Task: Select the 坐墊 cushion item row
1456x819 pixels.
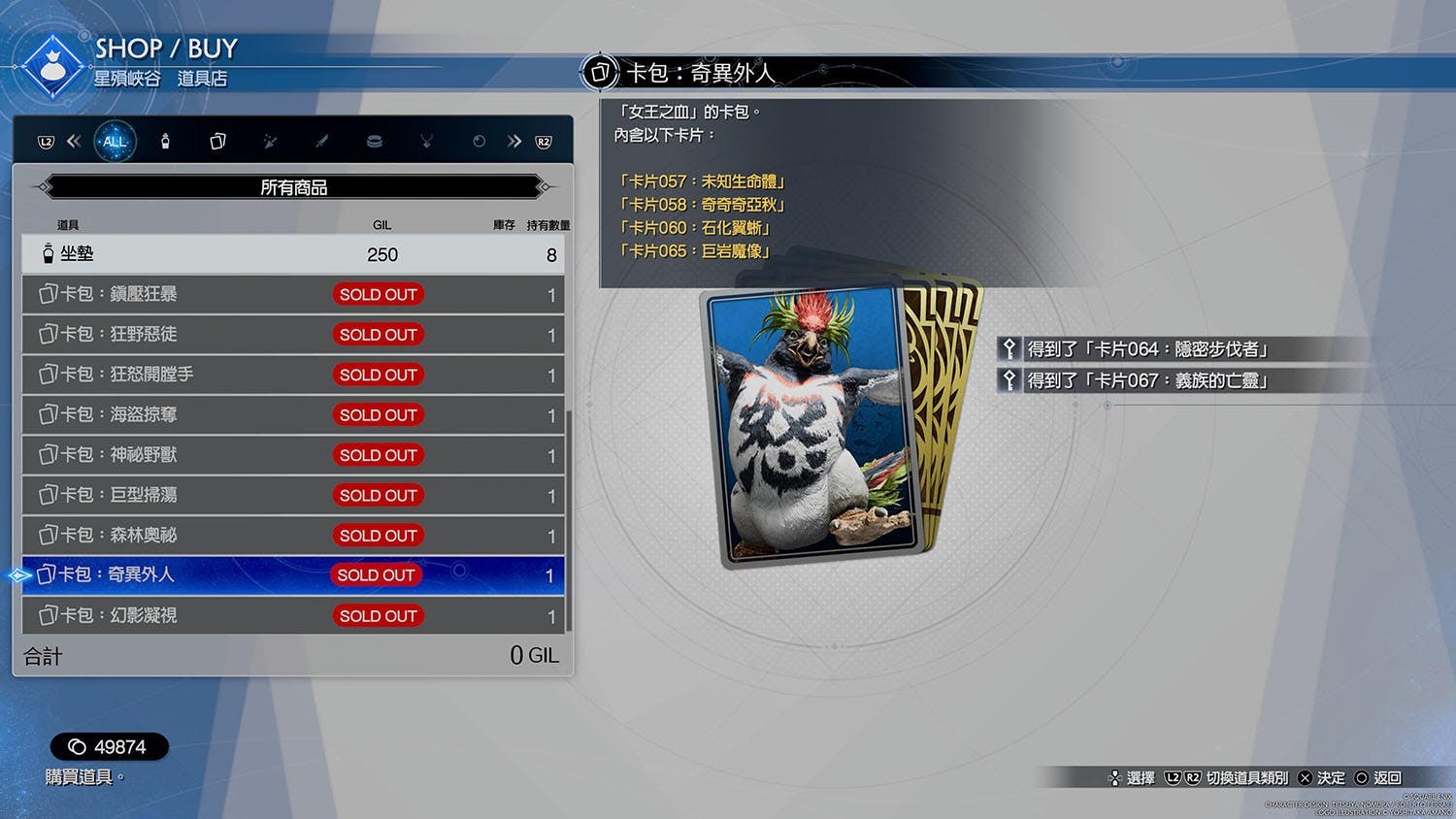Action: [292, 254]
